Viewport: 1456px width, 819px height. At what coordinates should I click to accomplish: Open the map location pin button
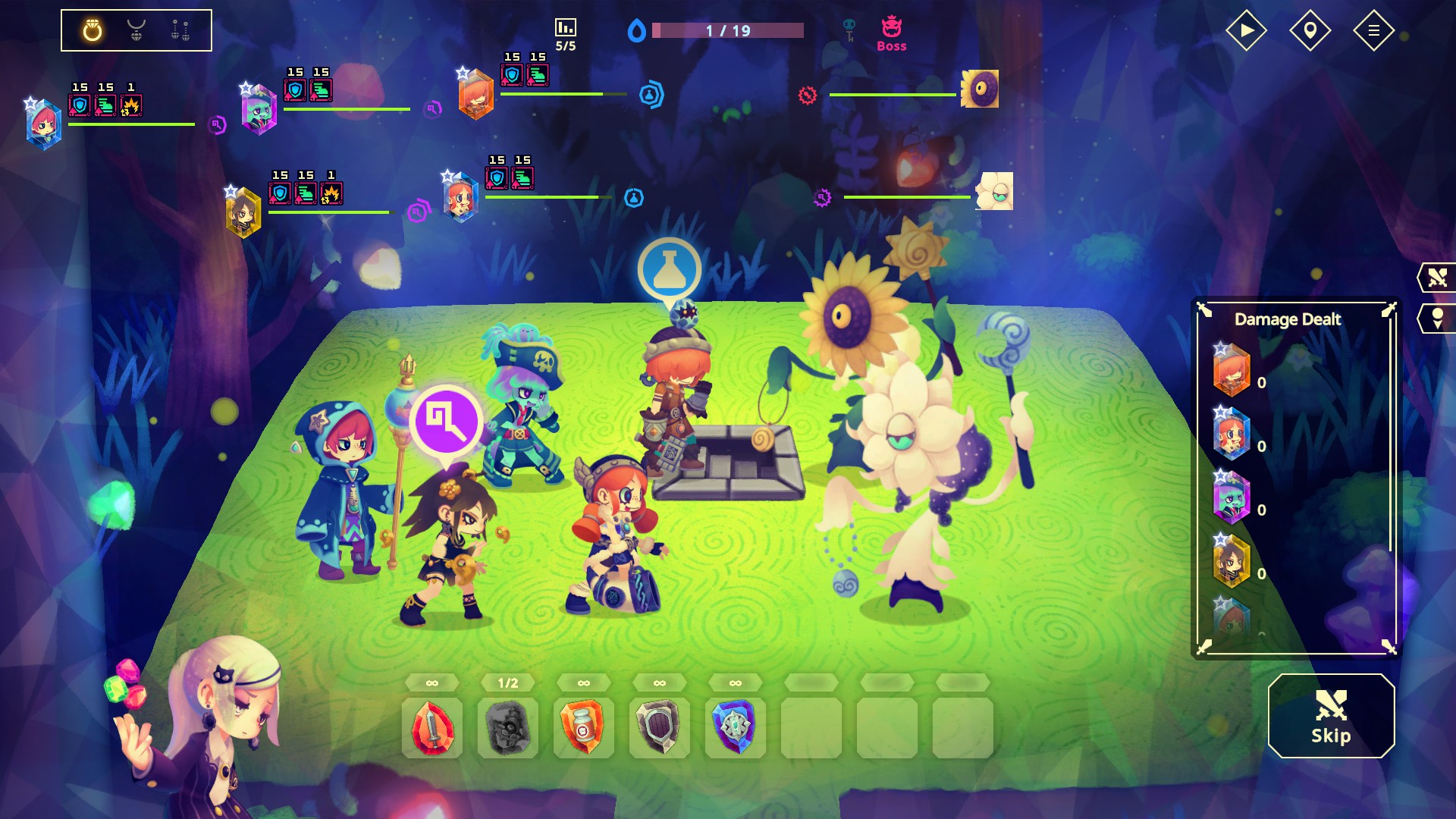coord(1310,30)
